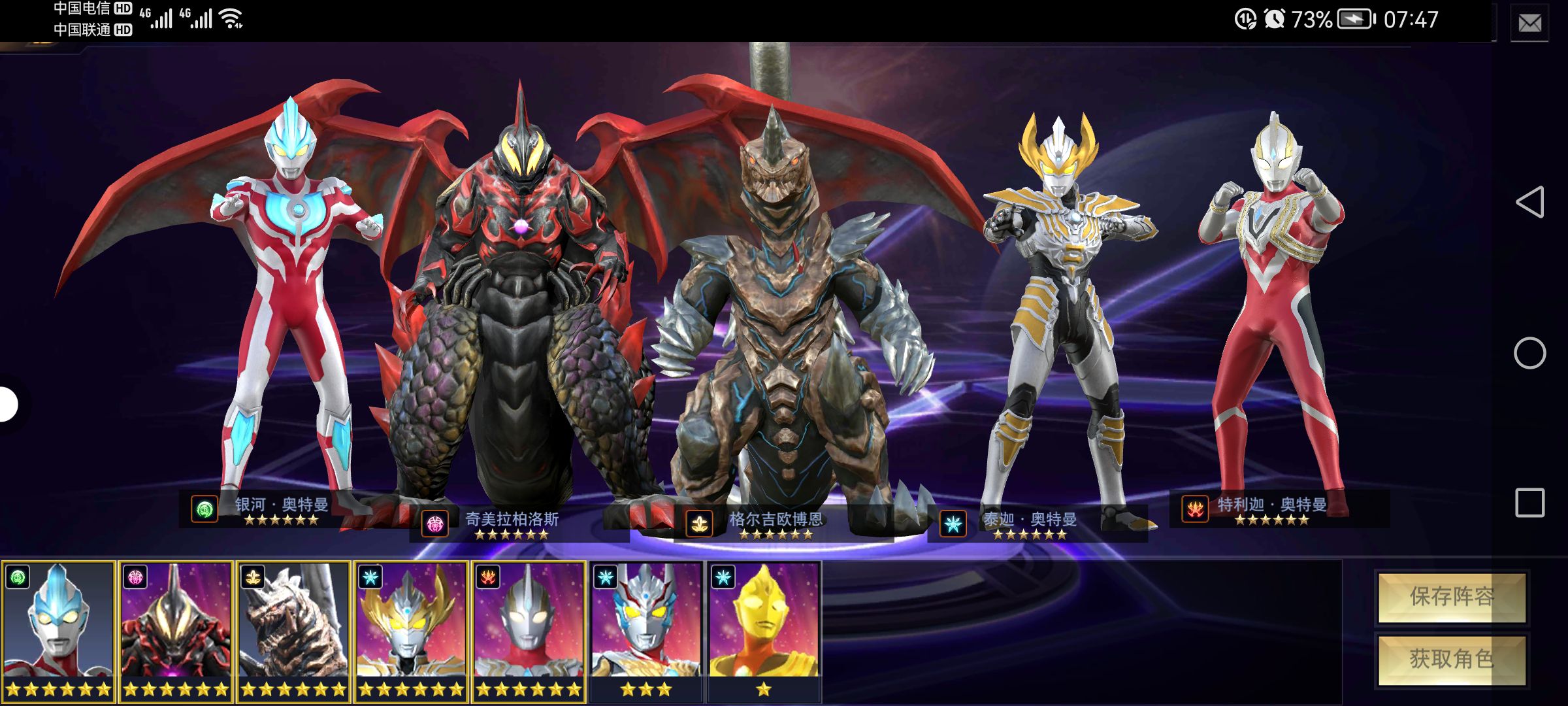Save the lineup with 保存阵容 button
This screenshot has width=1568, height=706.
point(1452,597)
